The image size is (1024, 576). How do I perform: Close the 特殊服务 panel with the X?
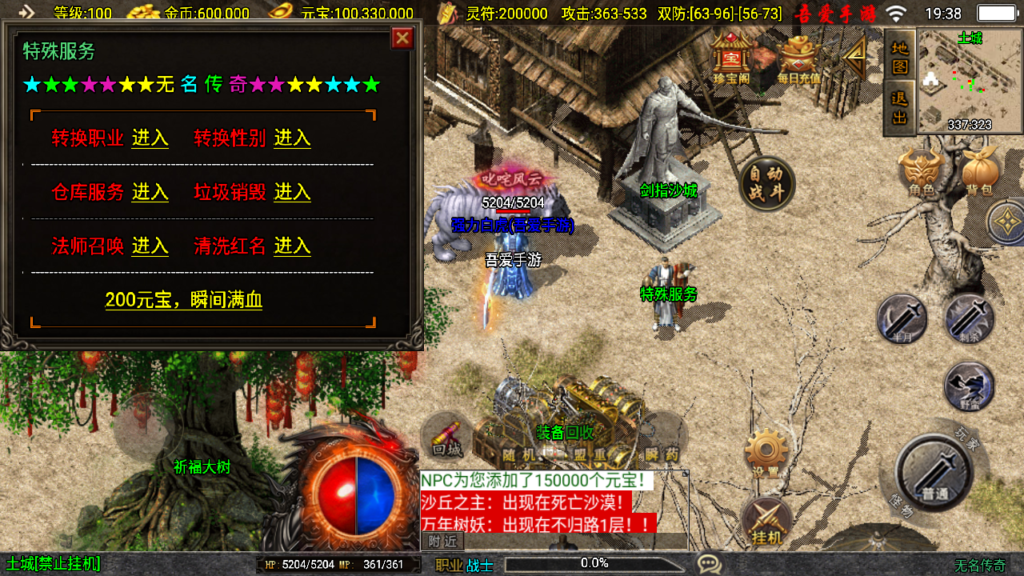pos(402,39)
